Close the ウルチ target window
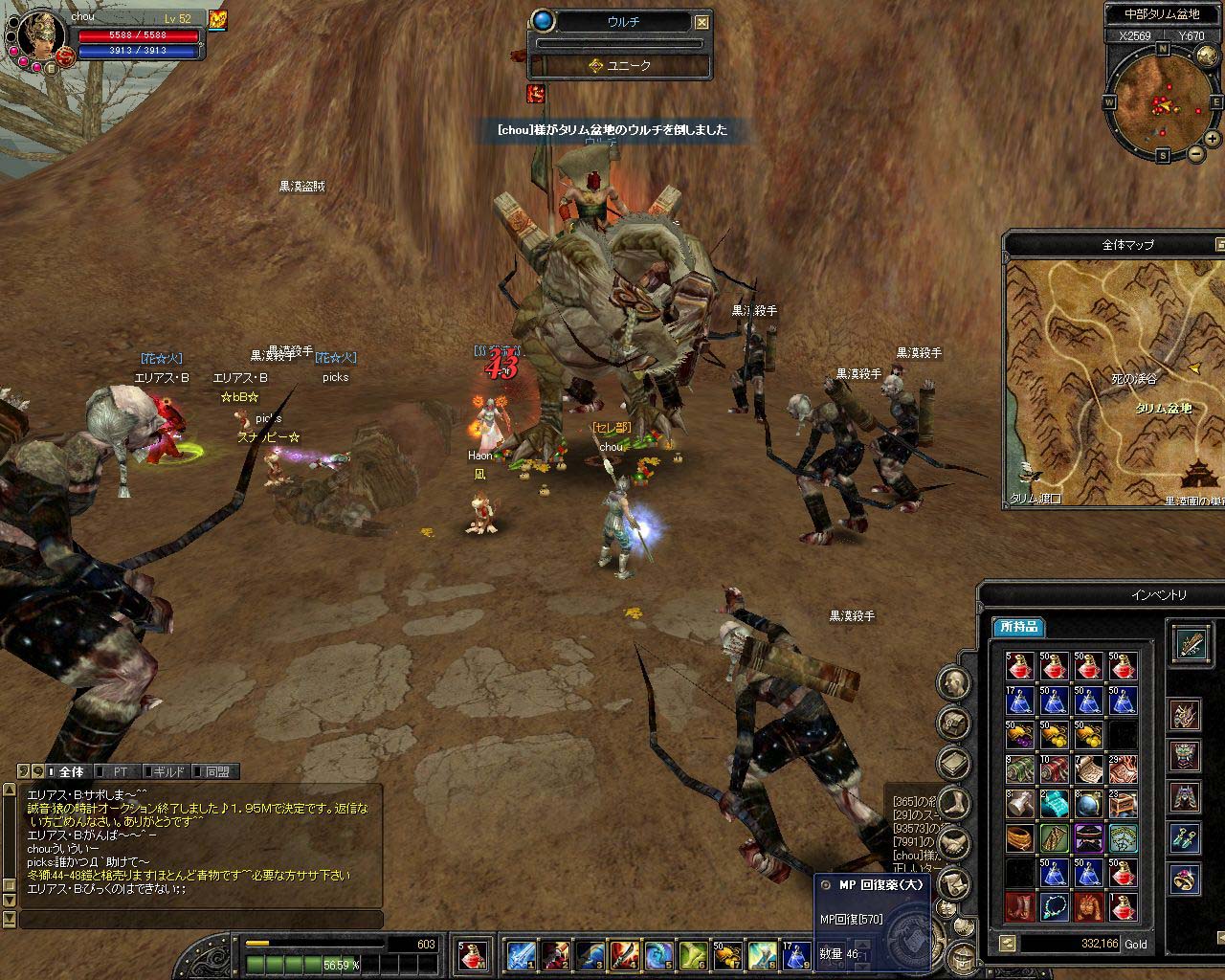Screen dimensions: 1225x980 click(702, 22)
